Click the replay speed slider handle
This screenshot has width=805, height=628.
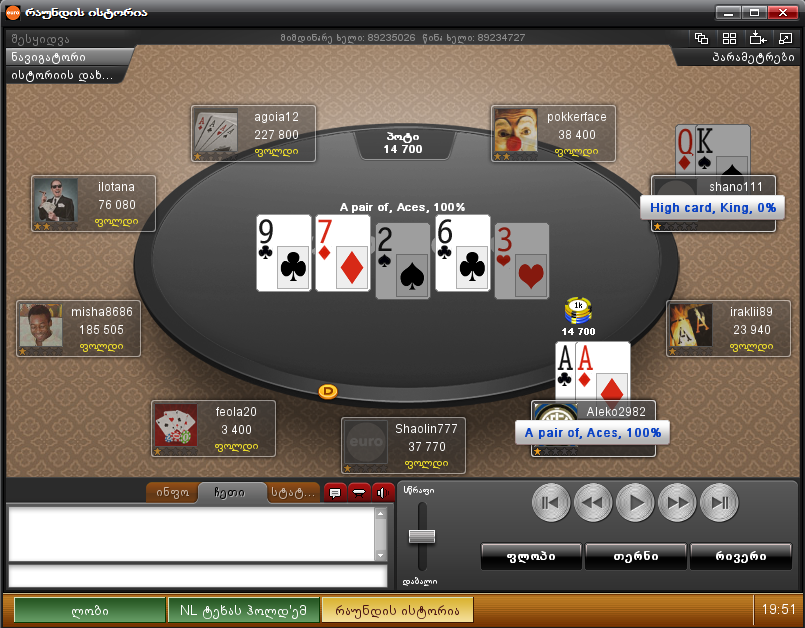(x=422, y=537)
